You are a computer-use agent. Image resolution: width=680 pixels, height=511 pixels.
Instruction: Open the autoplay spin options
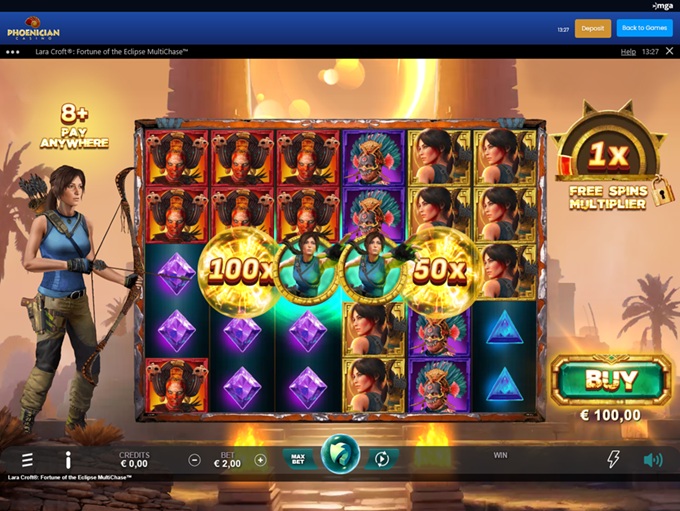pos(382,459)
